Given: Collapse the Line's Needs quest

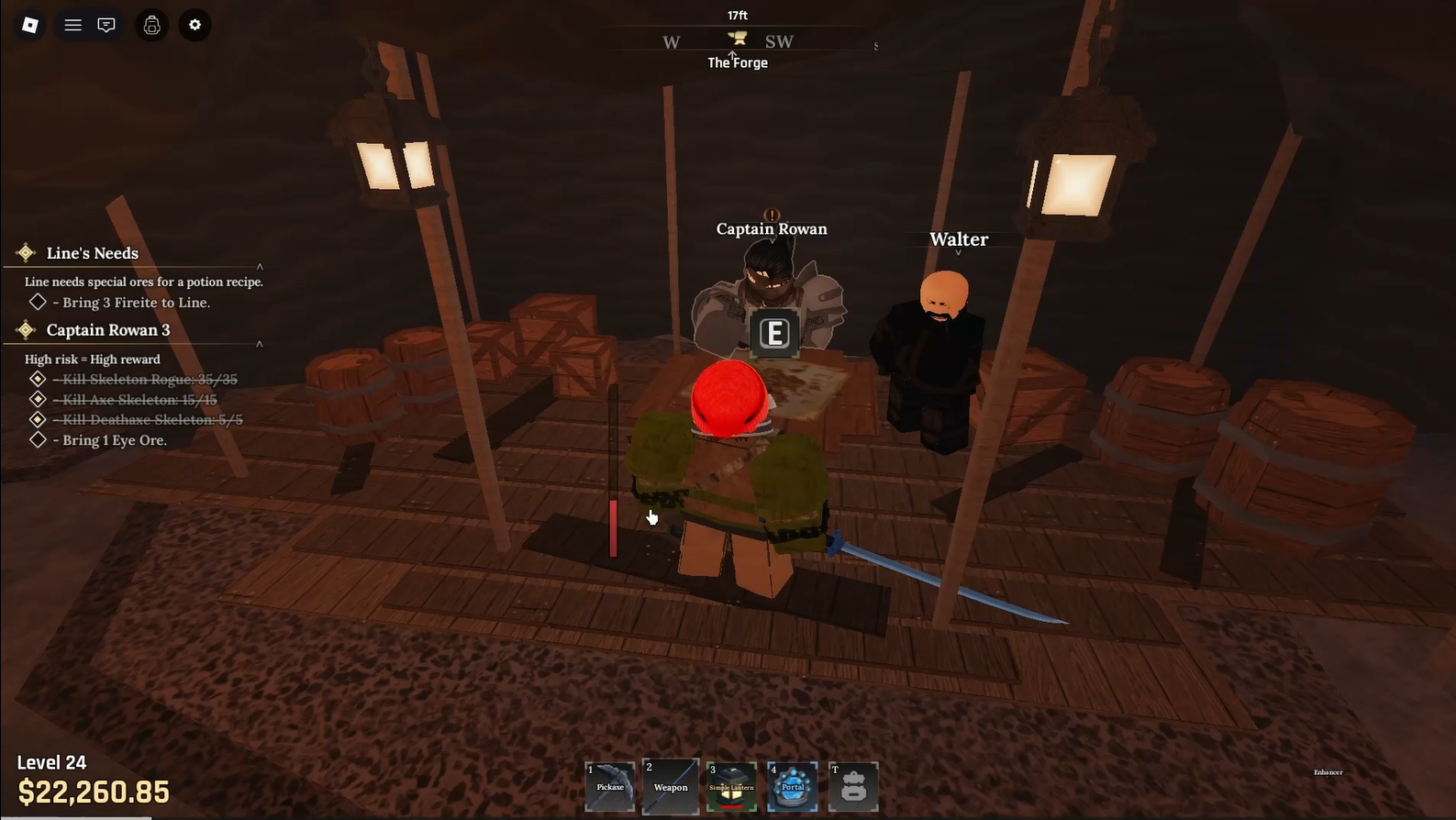Looking at the screenshot, I should (x=260, y=267).
